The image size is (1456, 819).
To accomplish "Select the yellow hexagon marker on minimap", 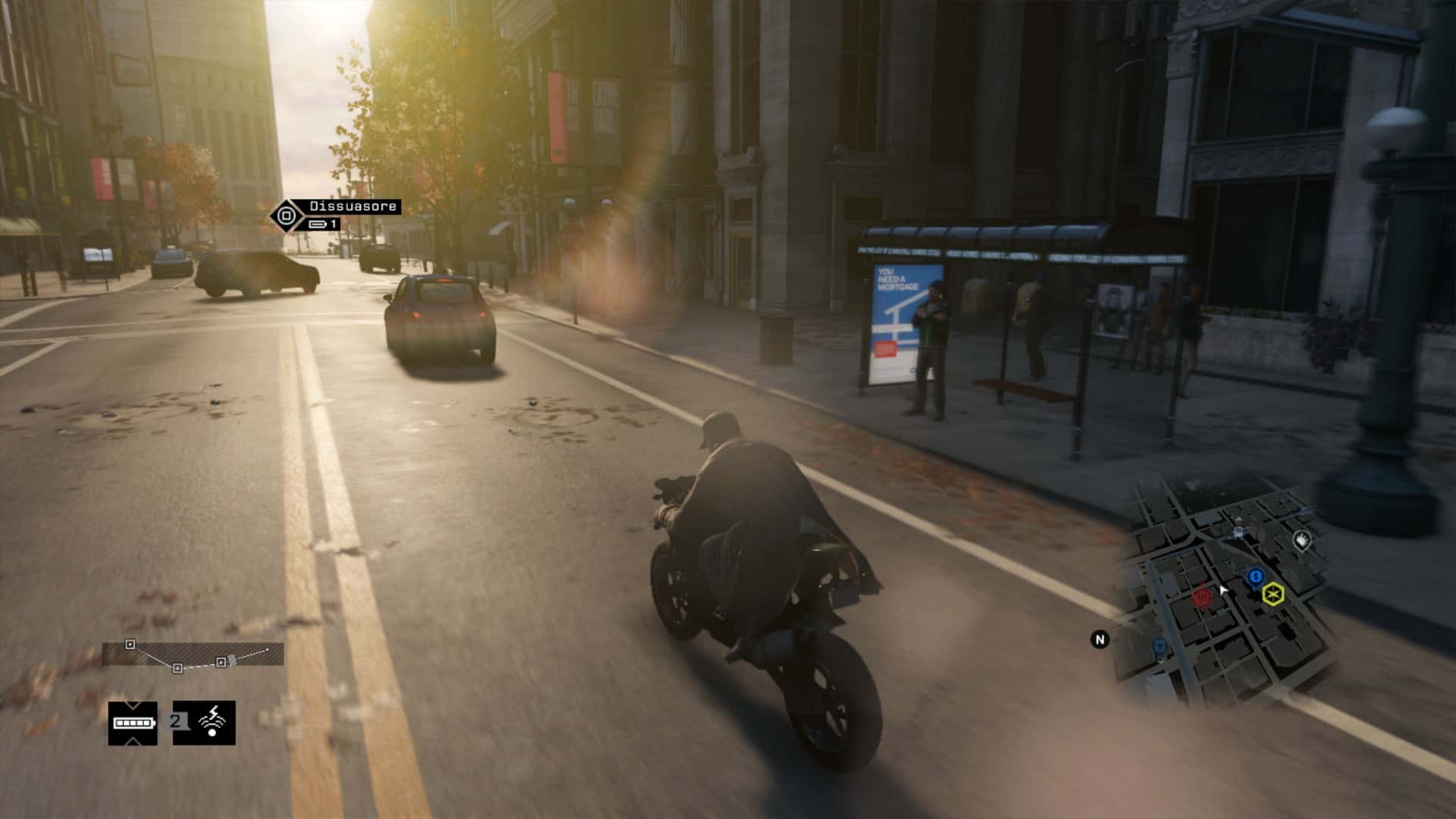I will click(x=1273, y=594).
